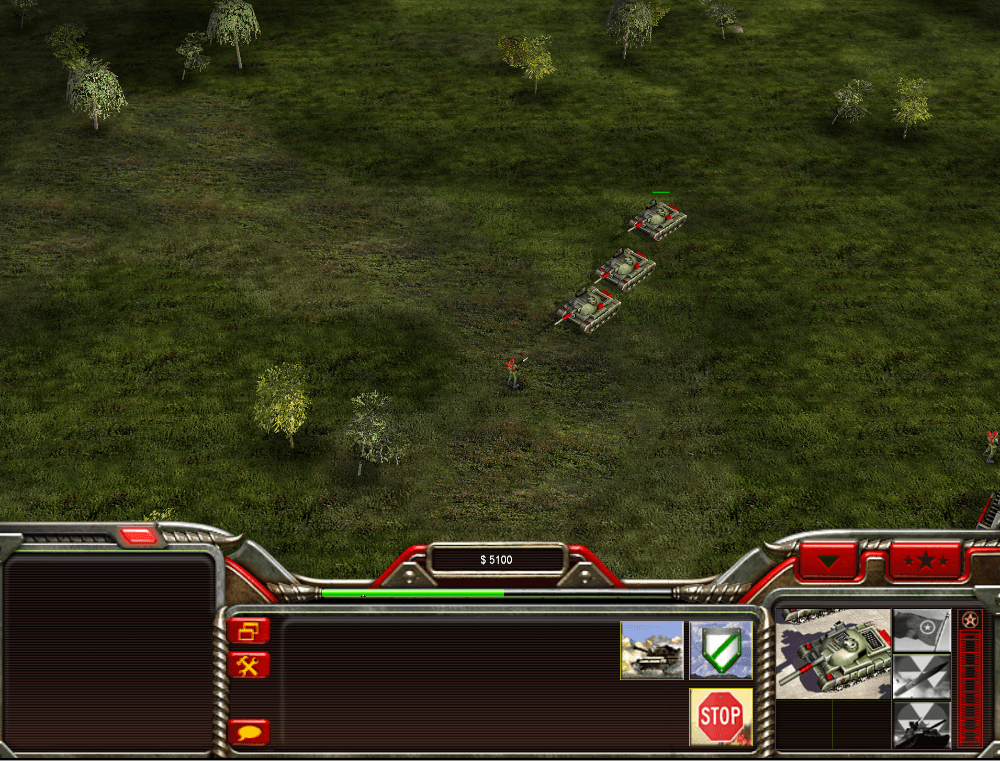Activate the attack move tank command
Image resolution: width=1000 pixels, height=761 pixels.
[x=652, y=650]
